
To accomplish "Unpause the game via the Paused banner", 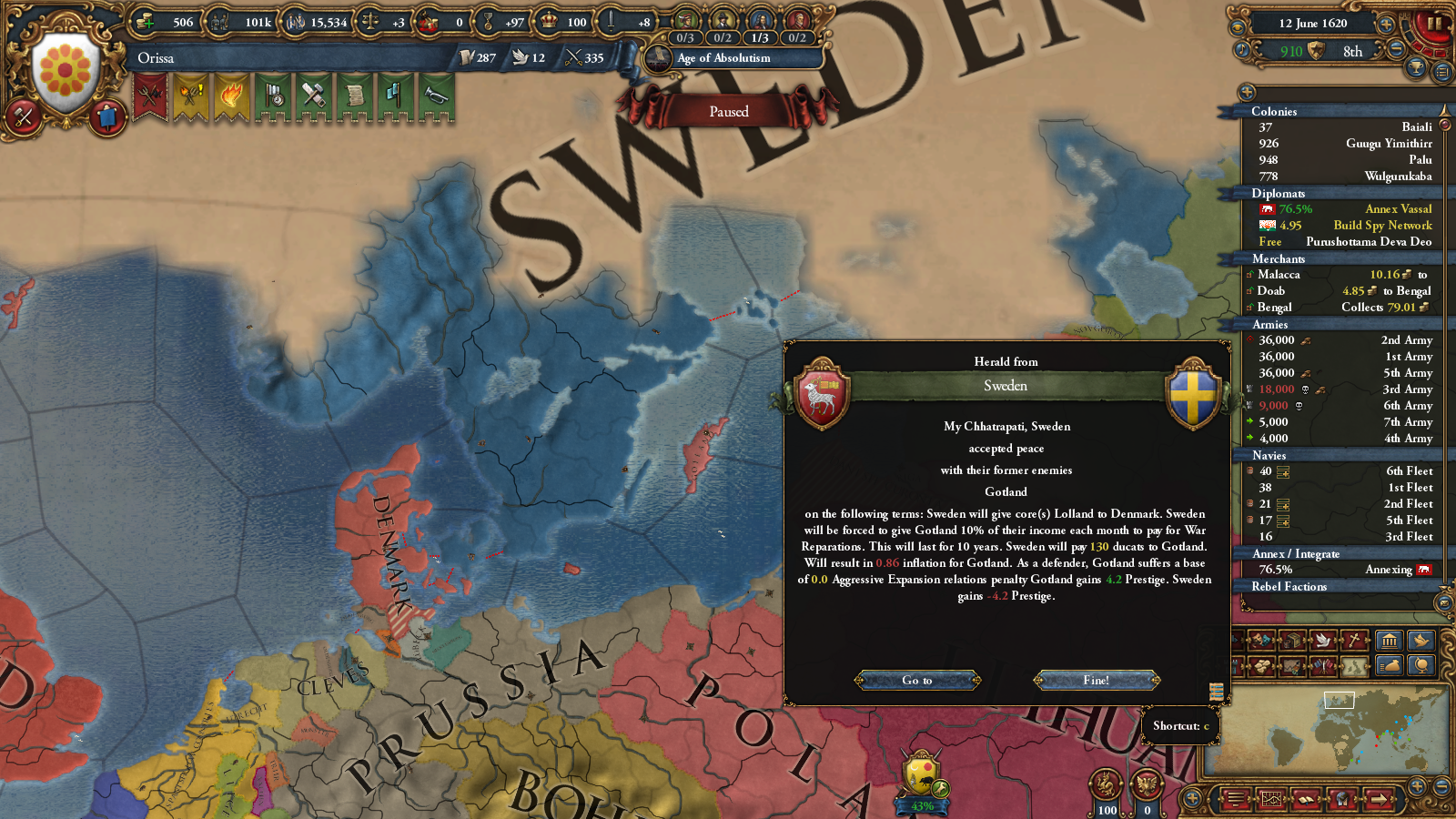I will point(728,111).
